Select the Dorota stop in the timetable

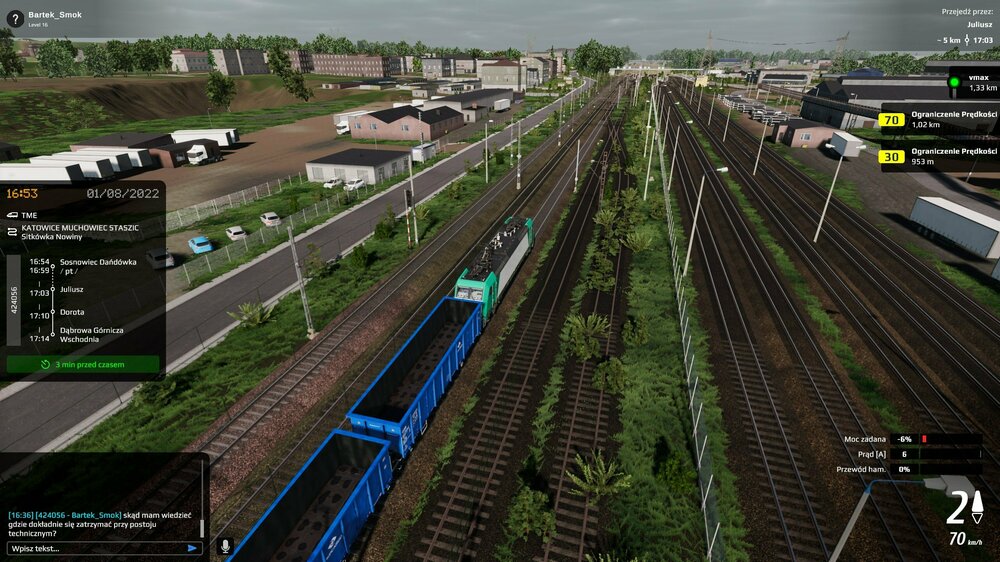click(x=72, y=311)
